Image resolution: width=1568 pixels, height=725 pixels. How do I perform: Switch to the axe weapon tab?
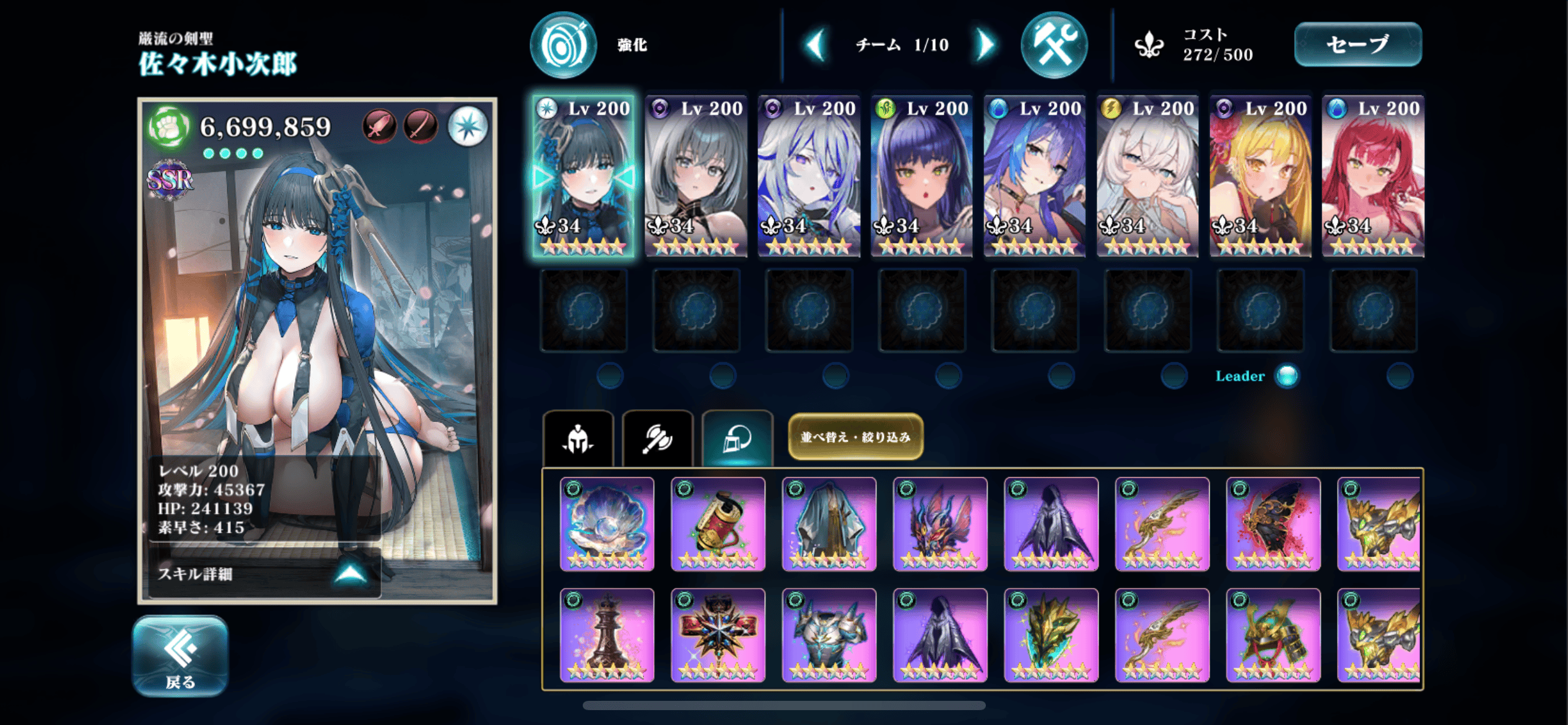click(x=657, y=439)
